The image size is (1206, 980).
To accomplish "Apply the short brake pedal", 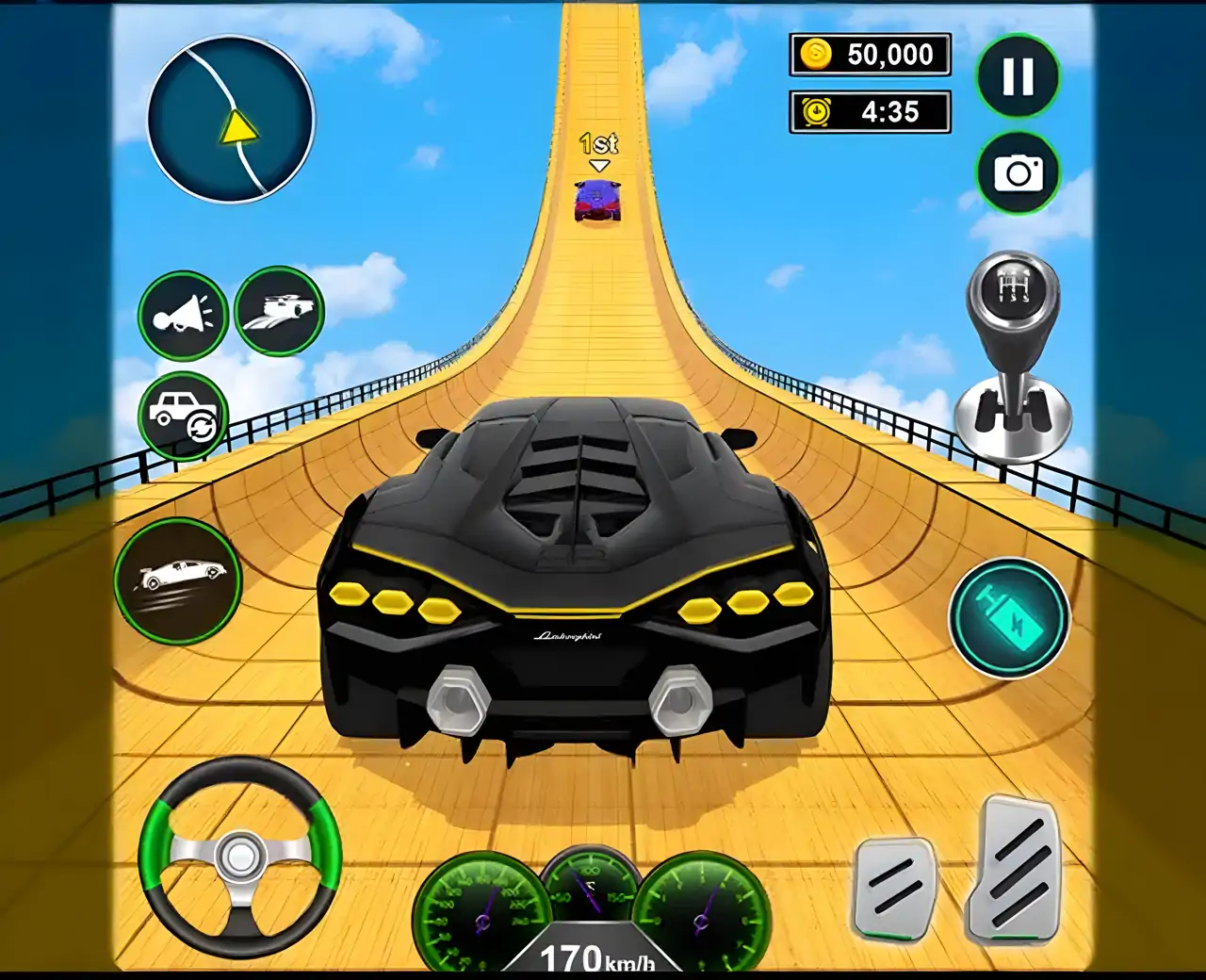I will pos(895,886).
